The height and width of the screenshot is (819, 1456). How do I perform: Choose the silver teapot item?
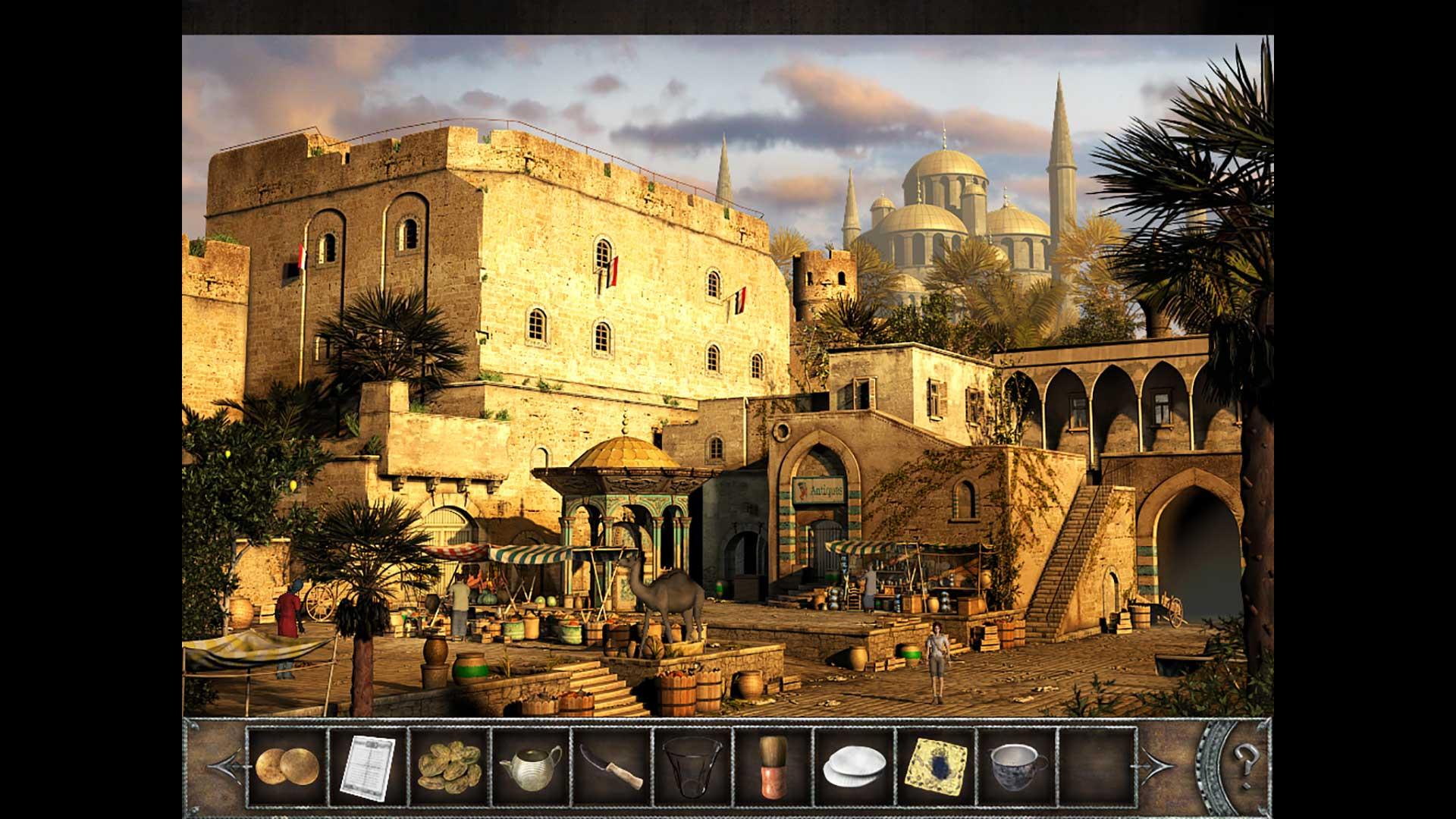[x=530, y=766]
